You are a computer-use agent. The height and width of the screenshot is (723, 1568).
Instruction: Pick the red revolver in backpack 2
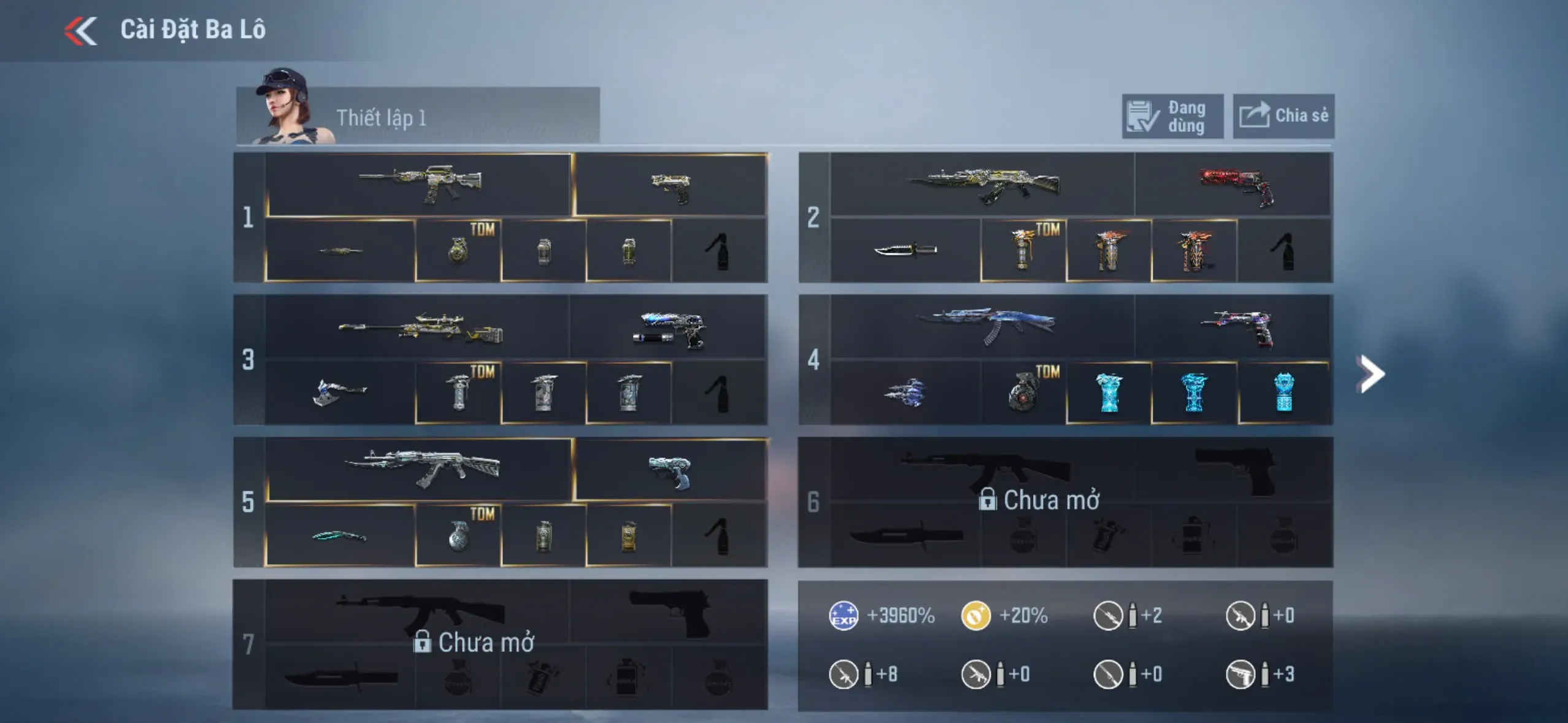[x=1234, y=185]
